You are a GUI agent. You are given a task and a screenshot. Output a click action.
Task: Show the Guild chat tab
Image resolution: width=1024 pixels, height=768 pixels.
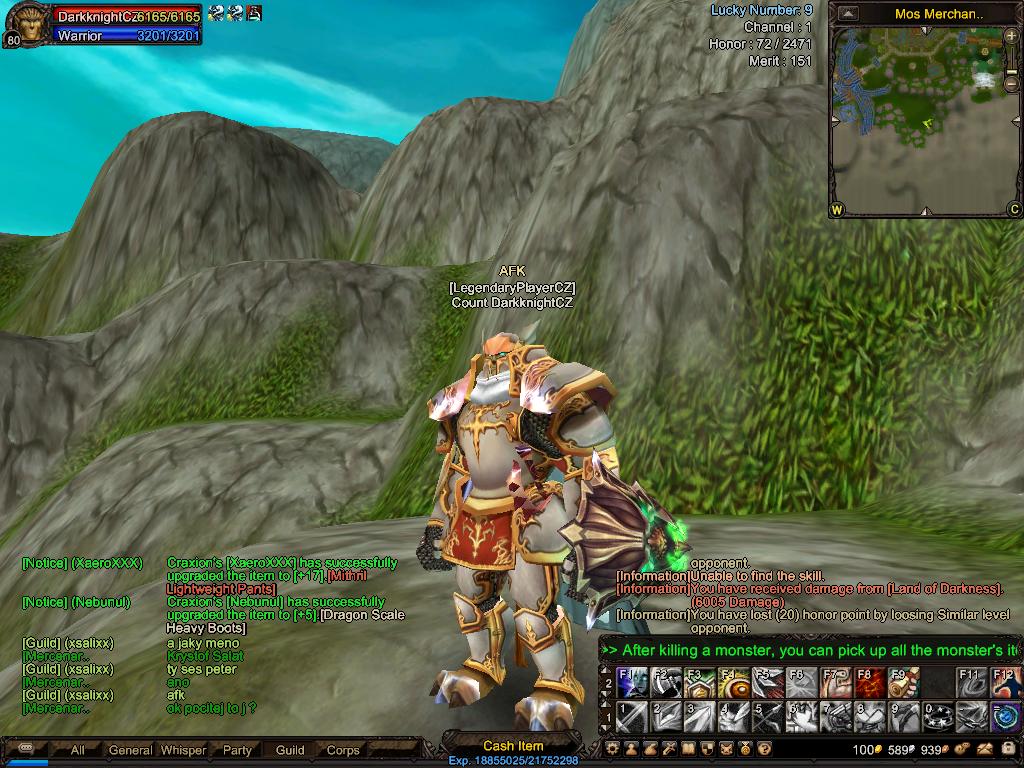pos(290,750)
